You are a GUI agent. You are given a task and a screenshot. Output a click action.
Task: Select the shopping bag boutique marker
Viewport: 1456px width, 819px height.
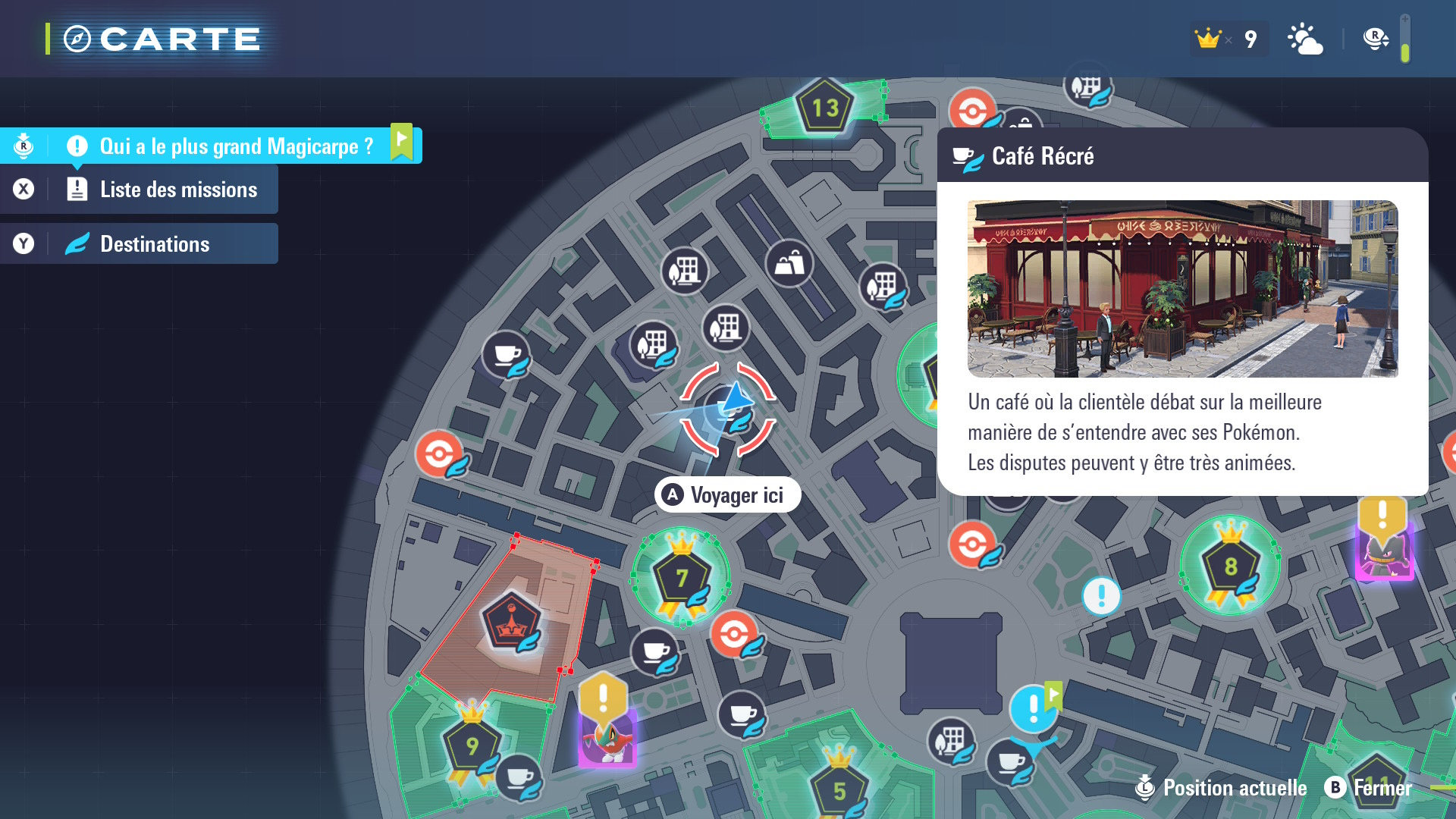click(789, 264)
